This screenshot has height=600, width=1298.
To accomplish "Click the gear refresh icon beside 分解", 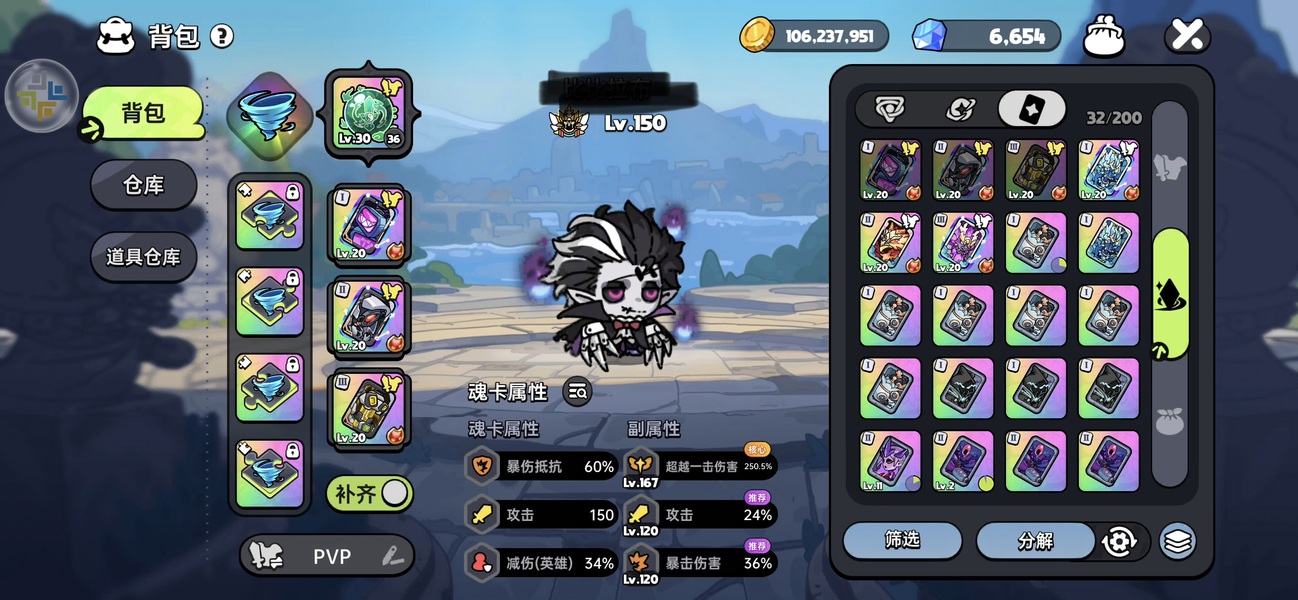I will (x=1119, y=541).
